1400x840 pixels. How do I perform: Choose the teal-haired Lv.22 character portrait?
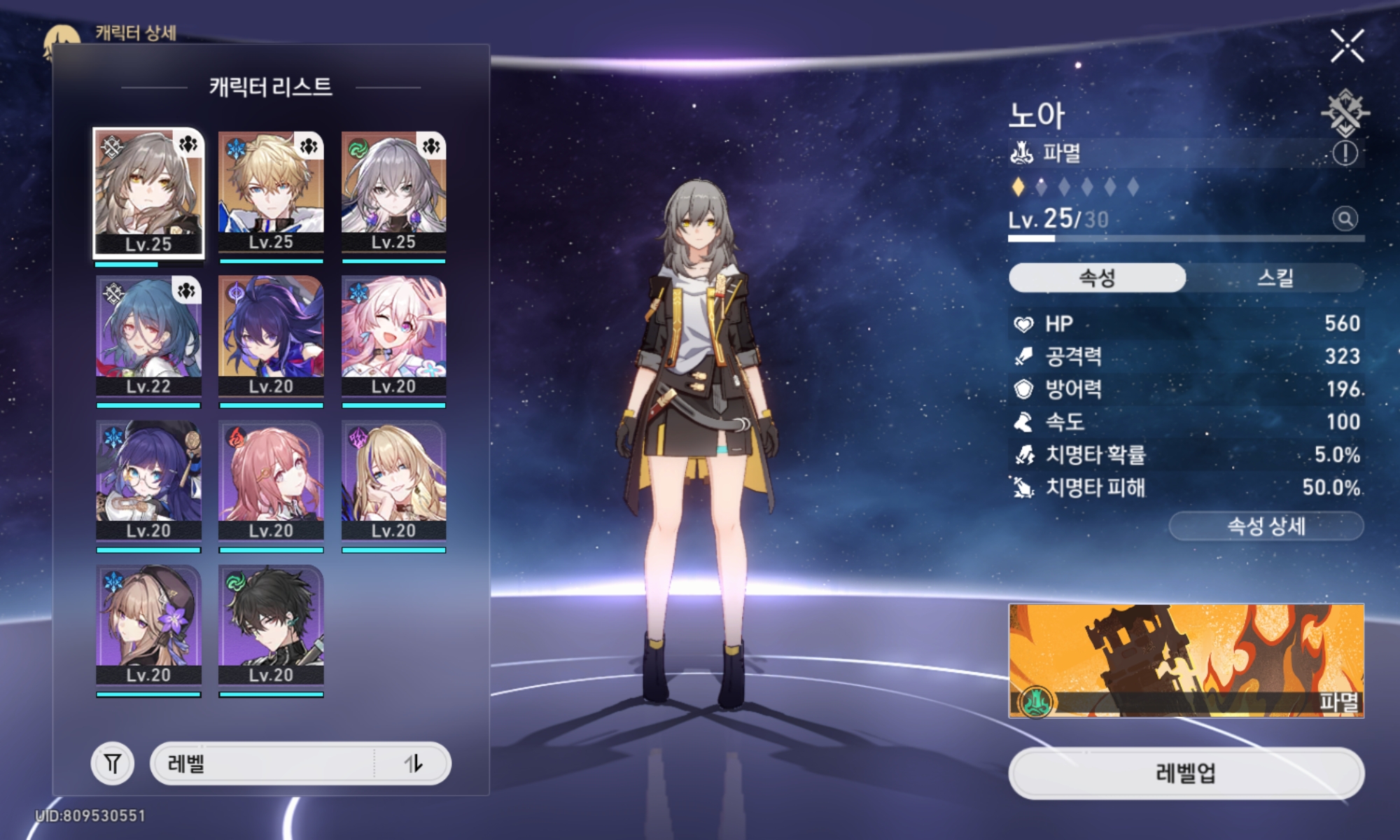[x=148, y=337]
